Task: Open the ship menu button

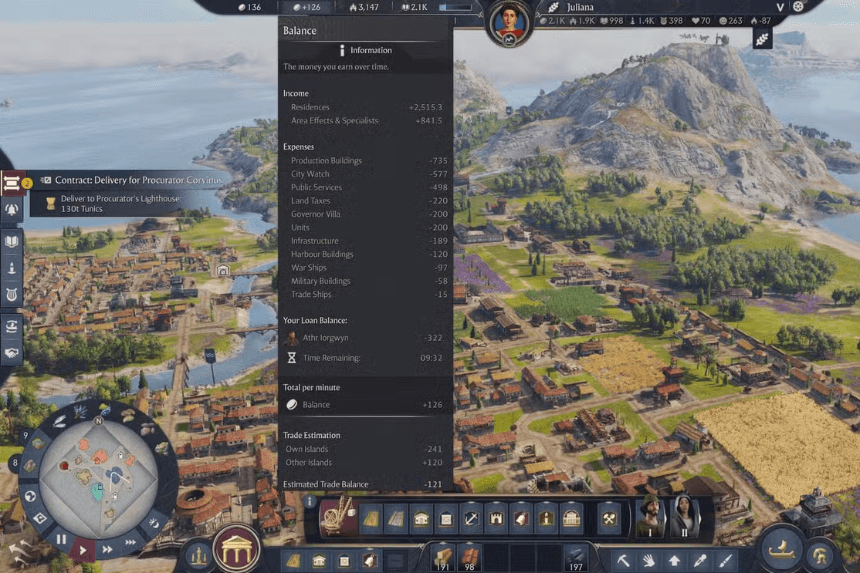Action: coord(781,549)
